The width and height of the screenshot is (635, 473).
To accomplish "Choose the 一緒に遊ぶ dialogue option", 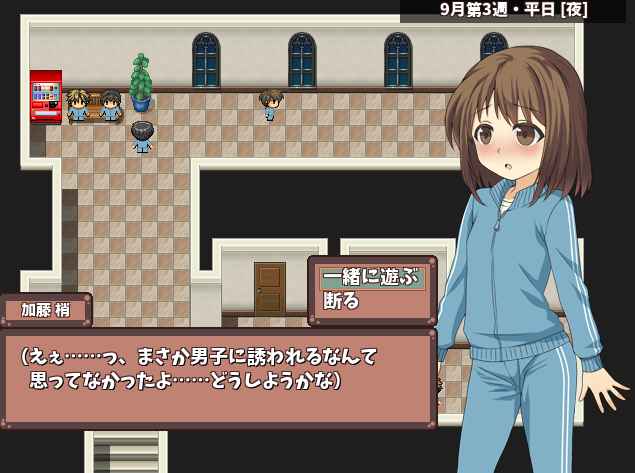I will (x=371, y=277).
